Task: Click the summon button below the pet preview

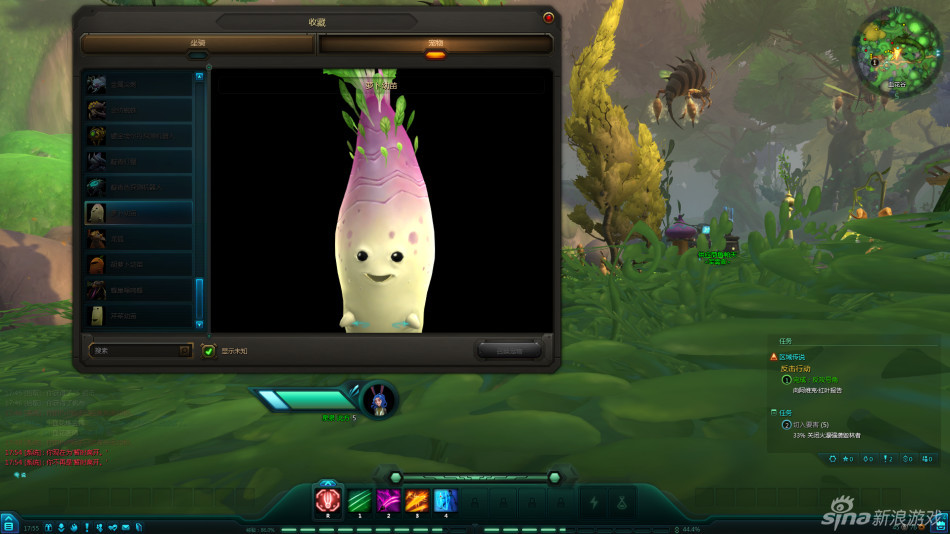Action: point(509,349)
